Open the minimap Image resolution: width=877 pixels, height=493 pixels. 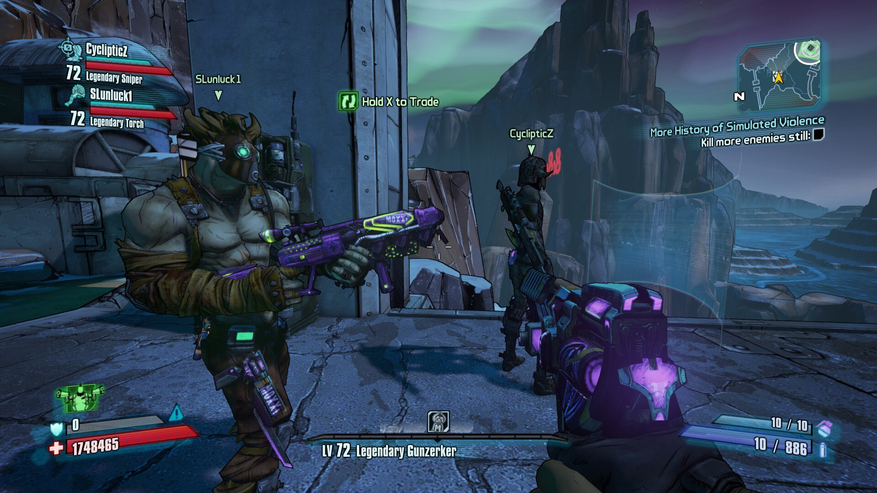[x=778, y=76]
